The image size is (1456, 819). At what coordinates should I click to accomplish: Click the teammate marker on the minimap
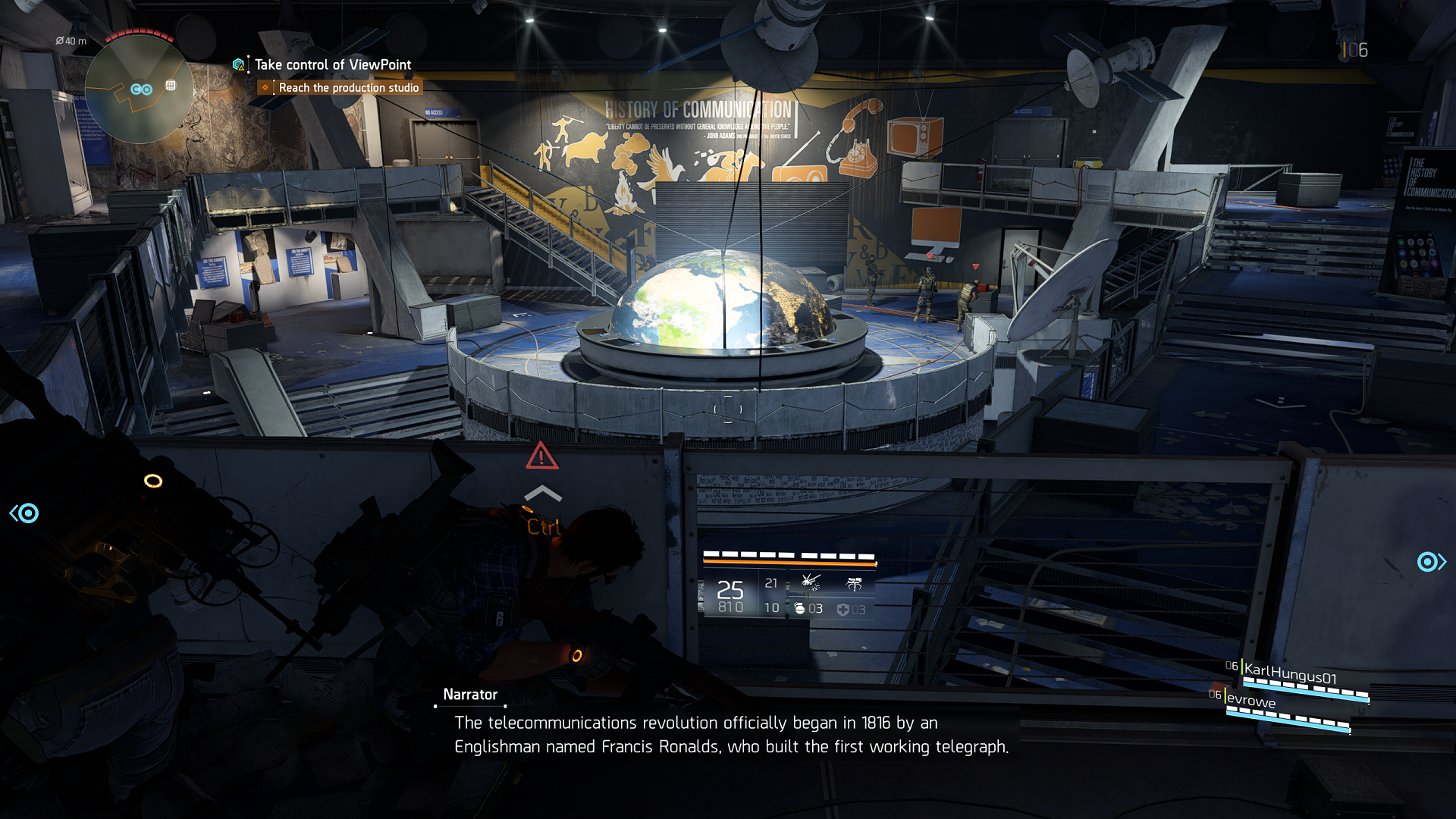click(x=141, y=89)
